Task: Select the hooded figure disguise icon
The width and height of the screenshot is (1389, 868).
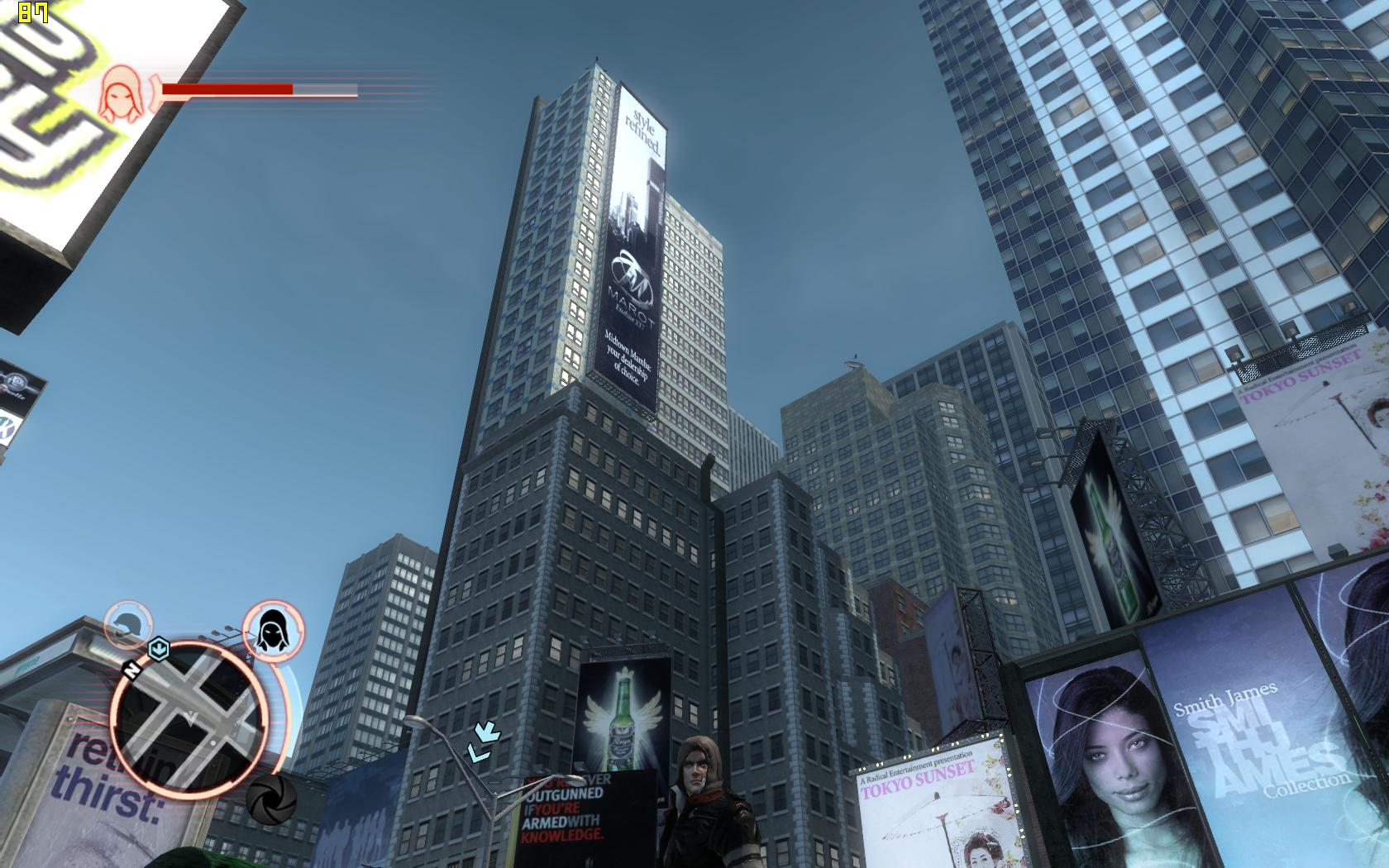Action: [273, 632]
